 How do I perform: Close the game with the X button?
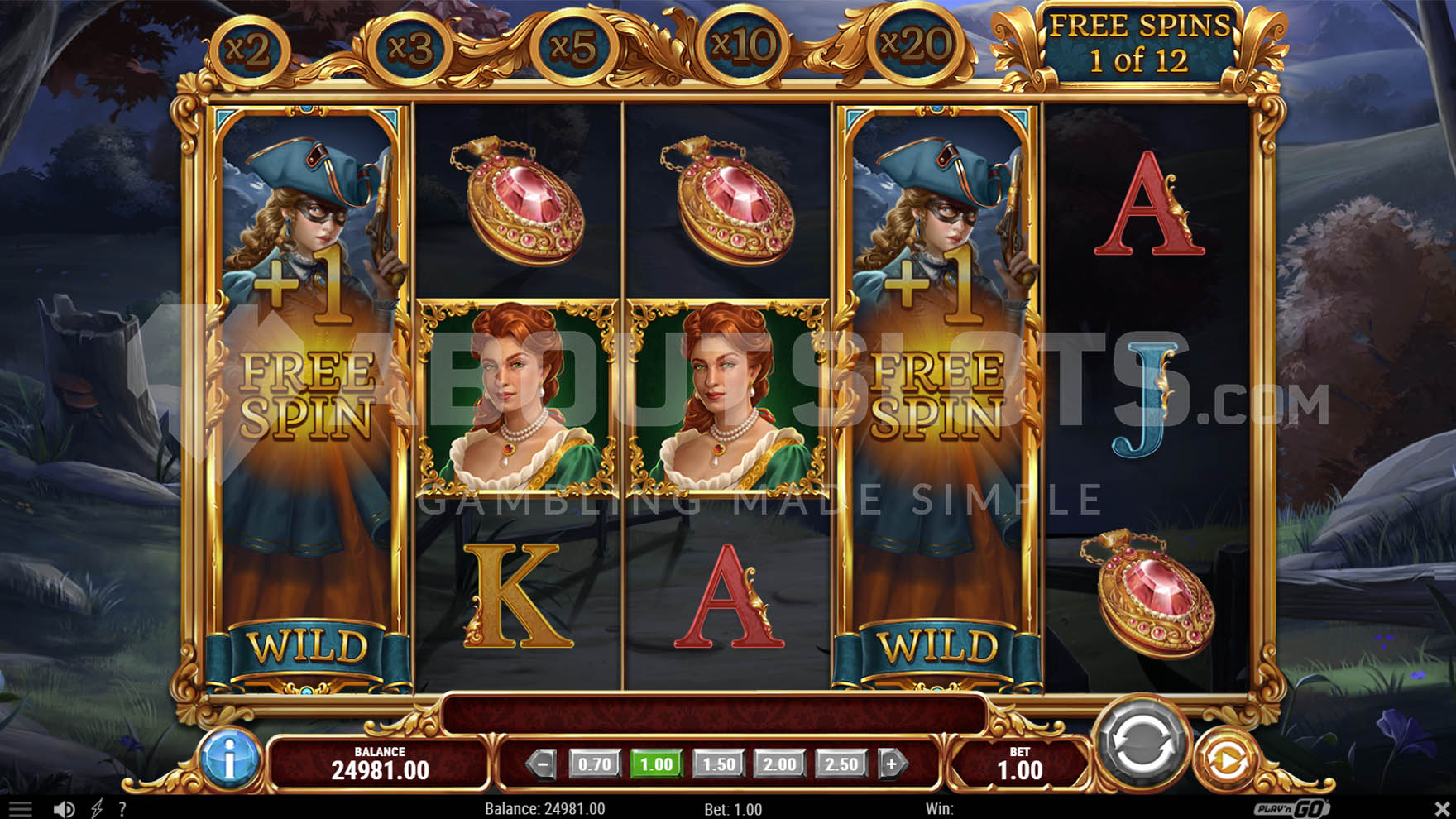pos(1441,808)
